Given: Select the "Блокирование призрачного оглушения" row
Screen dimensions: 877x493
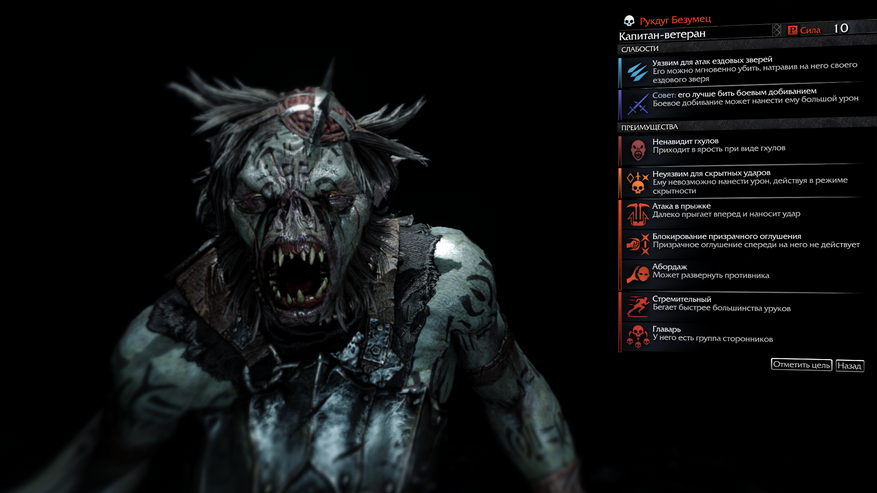Looking at the screenshot, I should pos(740,243).
